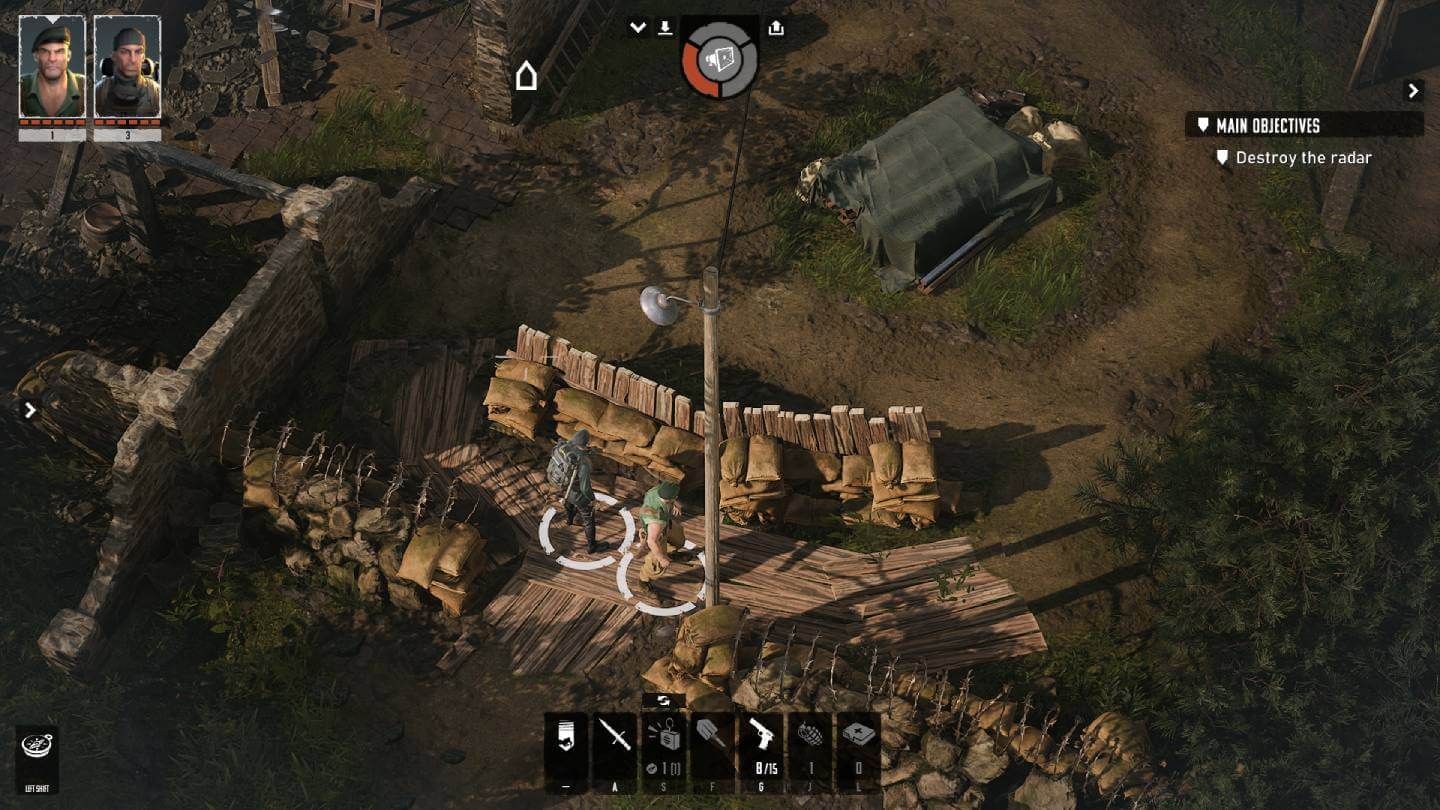Toggle the upload arrow icon near the alarm wheel
The height and width of the screenshot is (810, 1440).
click(x=776, y=27)
